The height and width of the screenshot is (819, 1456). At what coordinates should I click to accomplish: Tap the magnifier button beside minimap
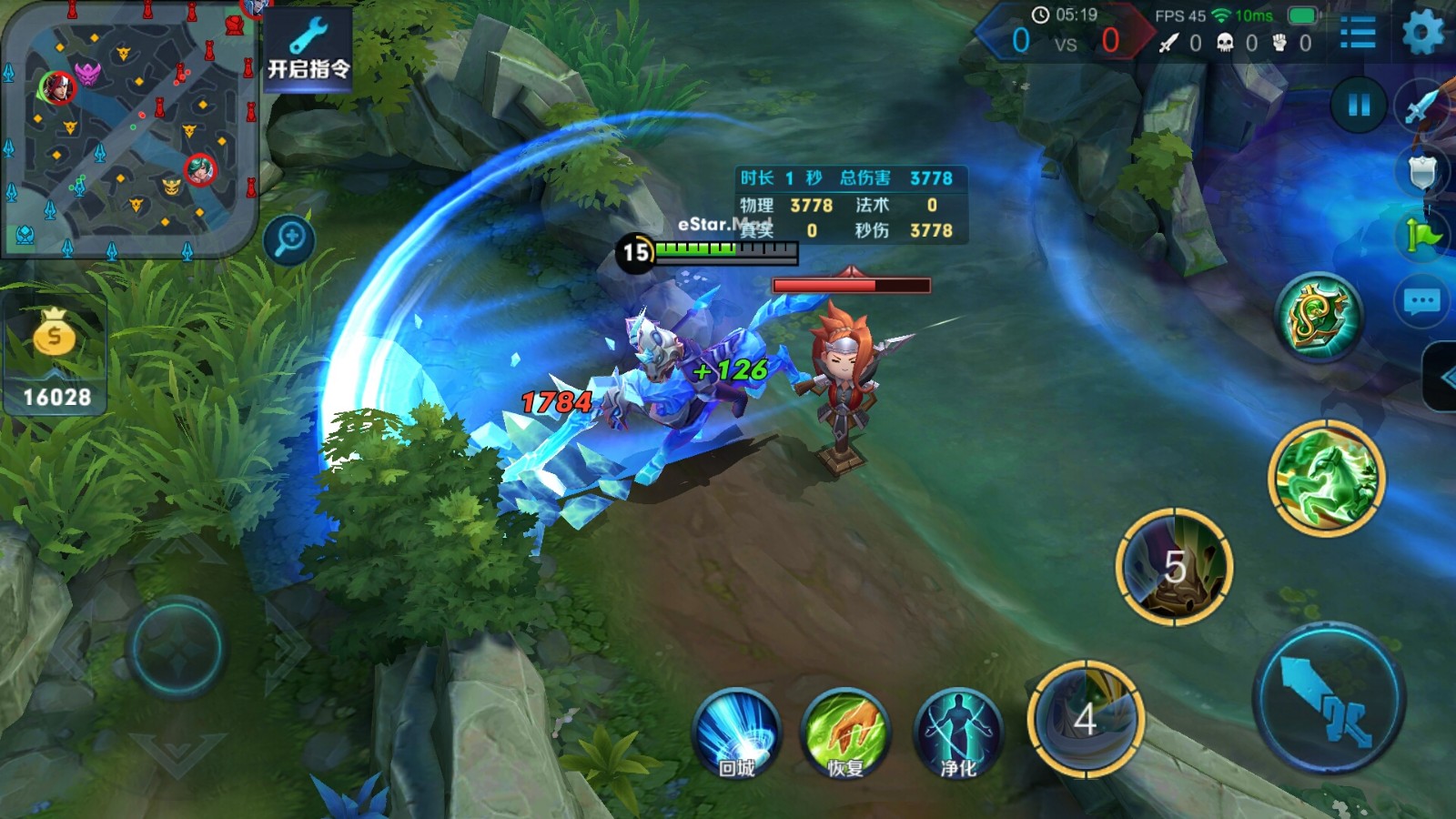click(289, 240)
